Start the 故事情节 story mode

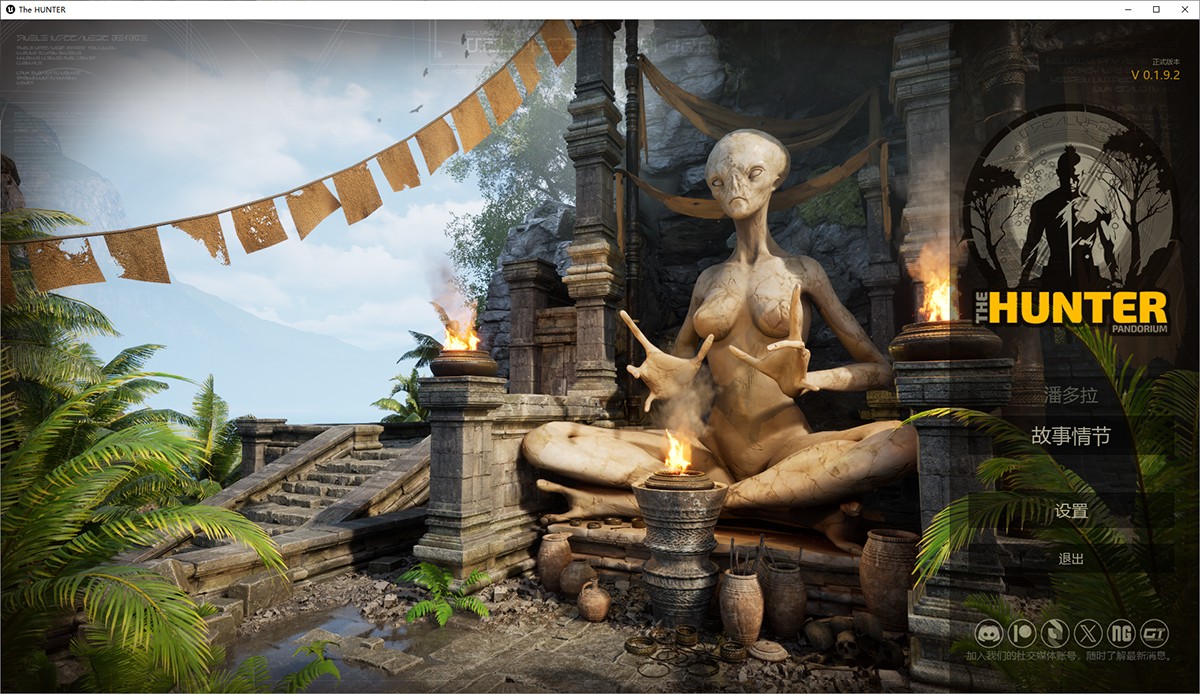point(1070,437)
